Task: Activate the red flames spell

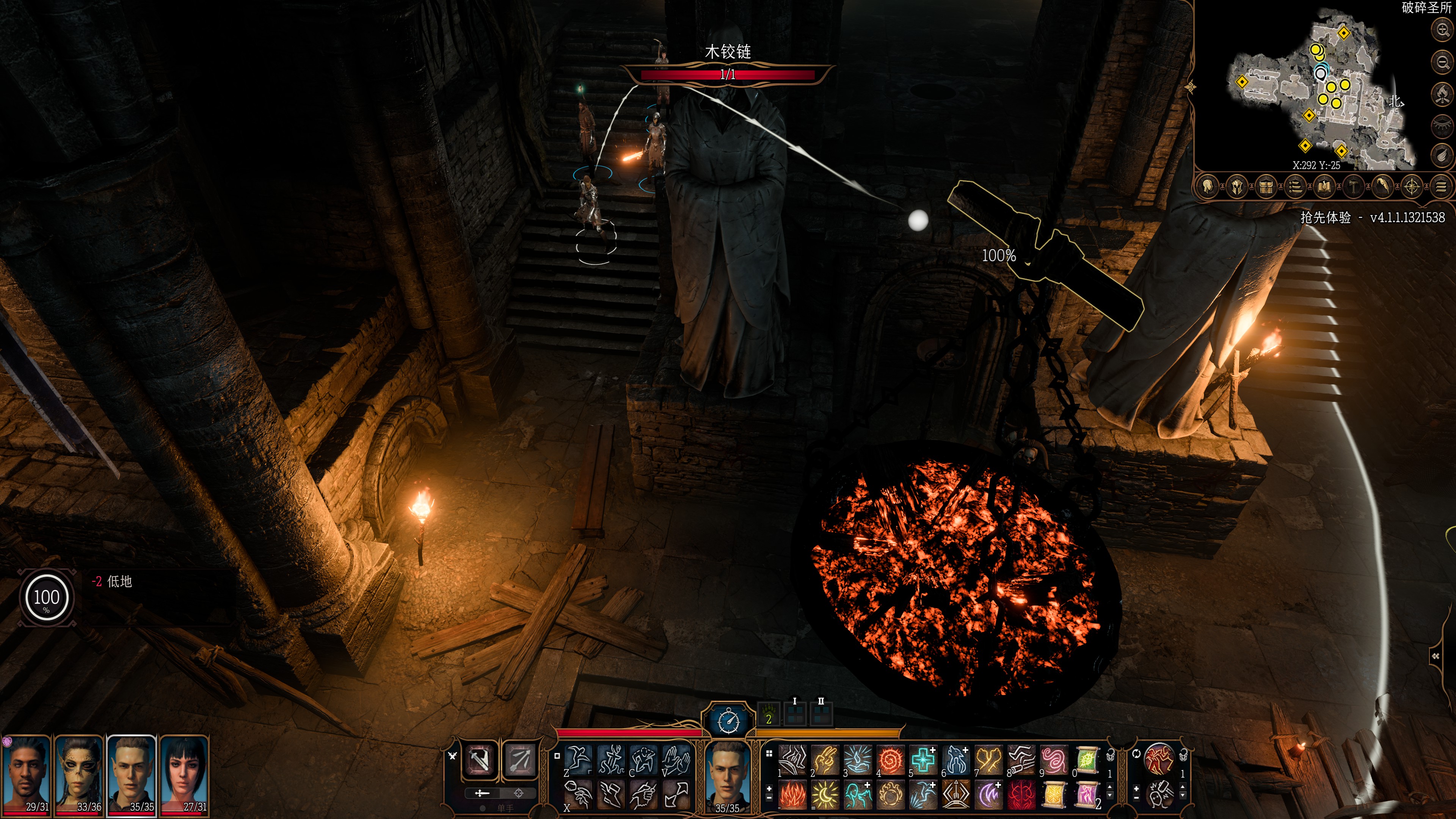Action: pos(792,794)
